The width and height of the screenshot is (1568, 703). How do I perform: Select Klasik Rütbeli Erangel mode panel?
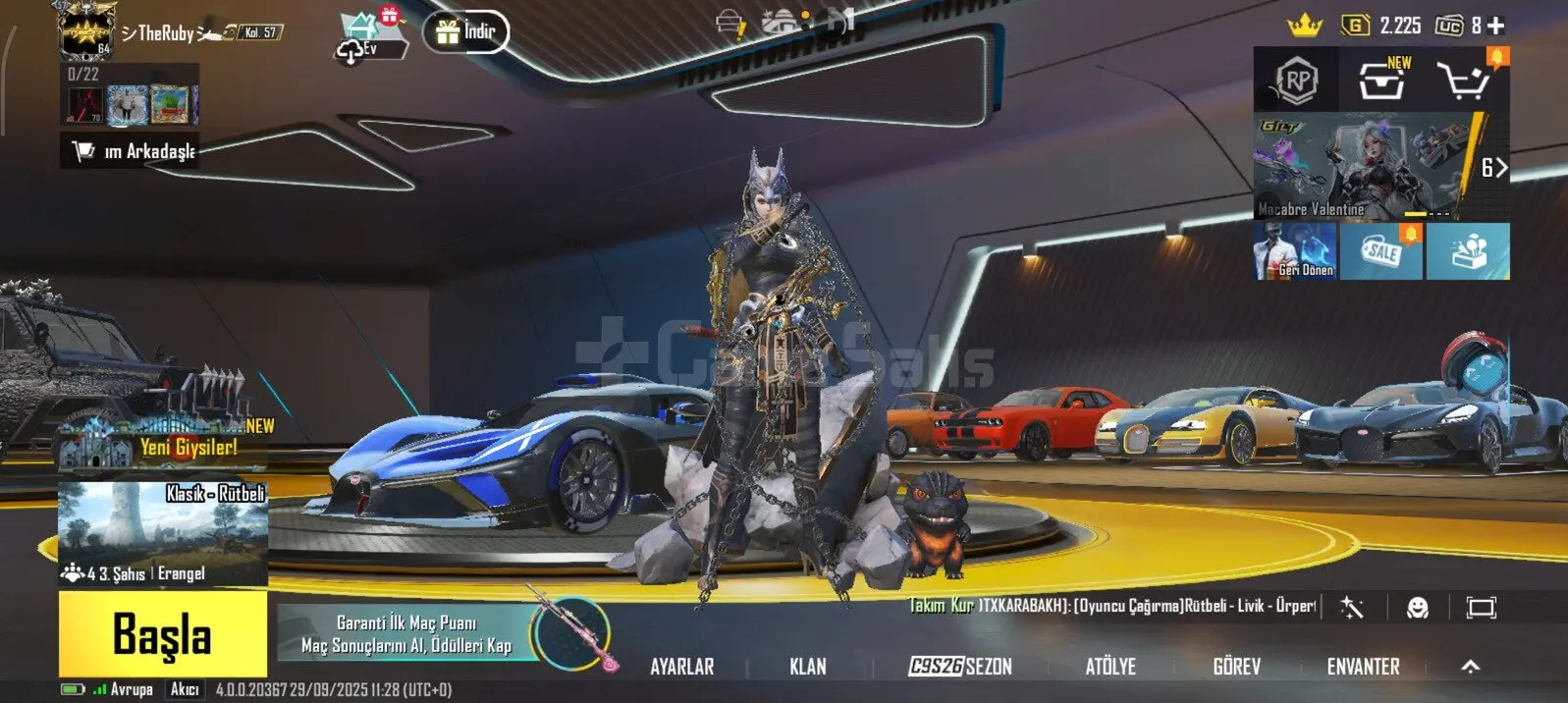coord(163,533)
